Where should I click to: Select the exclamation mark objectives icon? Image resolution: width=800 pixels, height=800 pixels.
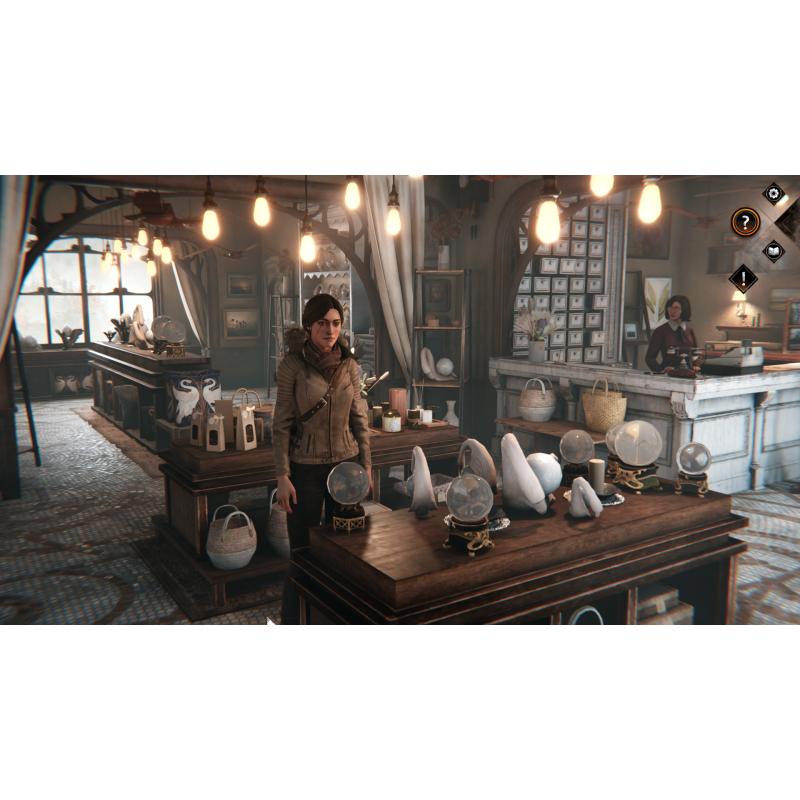tap(744, 278)
